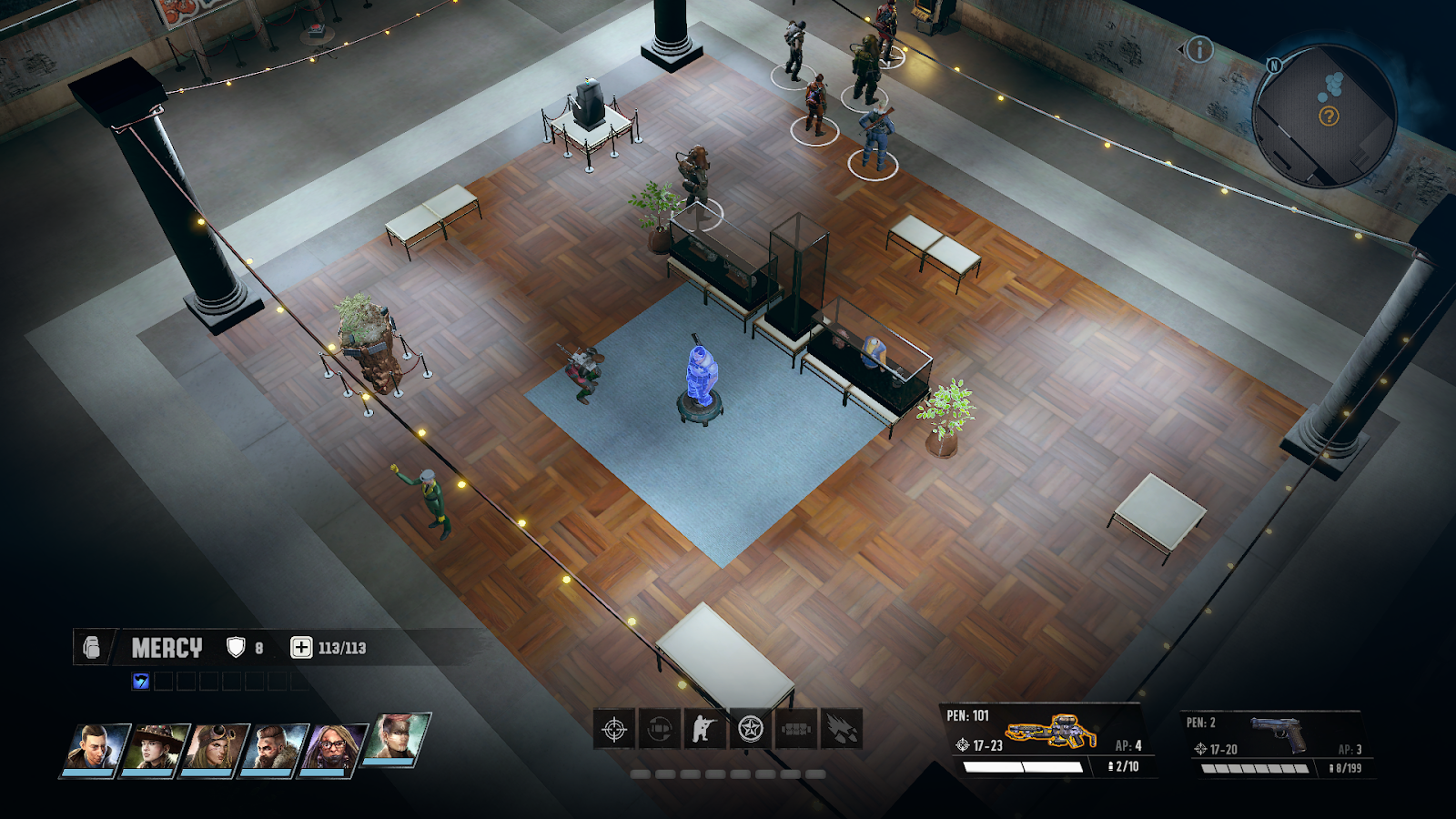This screenshot has width=1456, height=819.
Task: Open the circular minimap
Action: click(x=1324, y=116)
